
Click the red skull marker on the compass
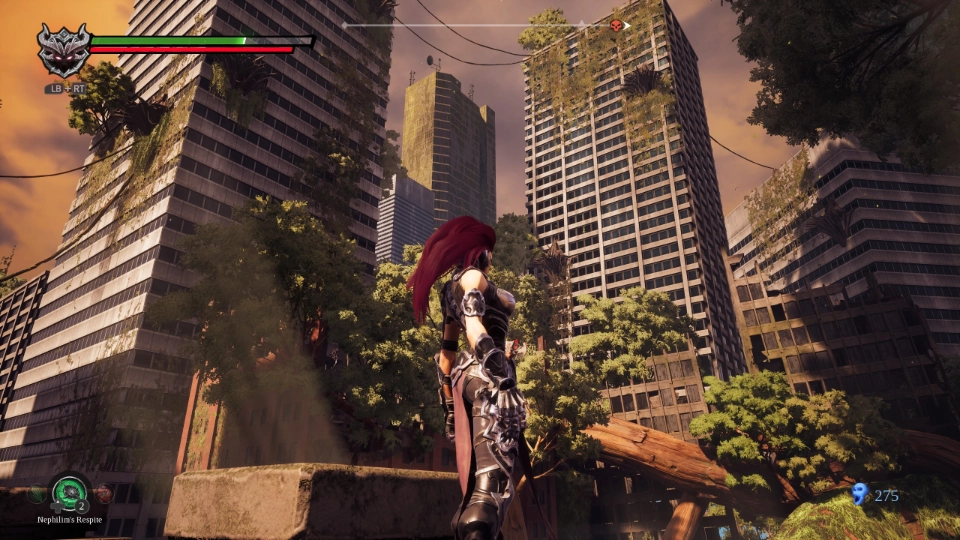point(616,25)
